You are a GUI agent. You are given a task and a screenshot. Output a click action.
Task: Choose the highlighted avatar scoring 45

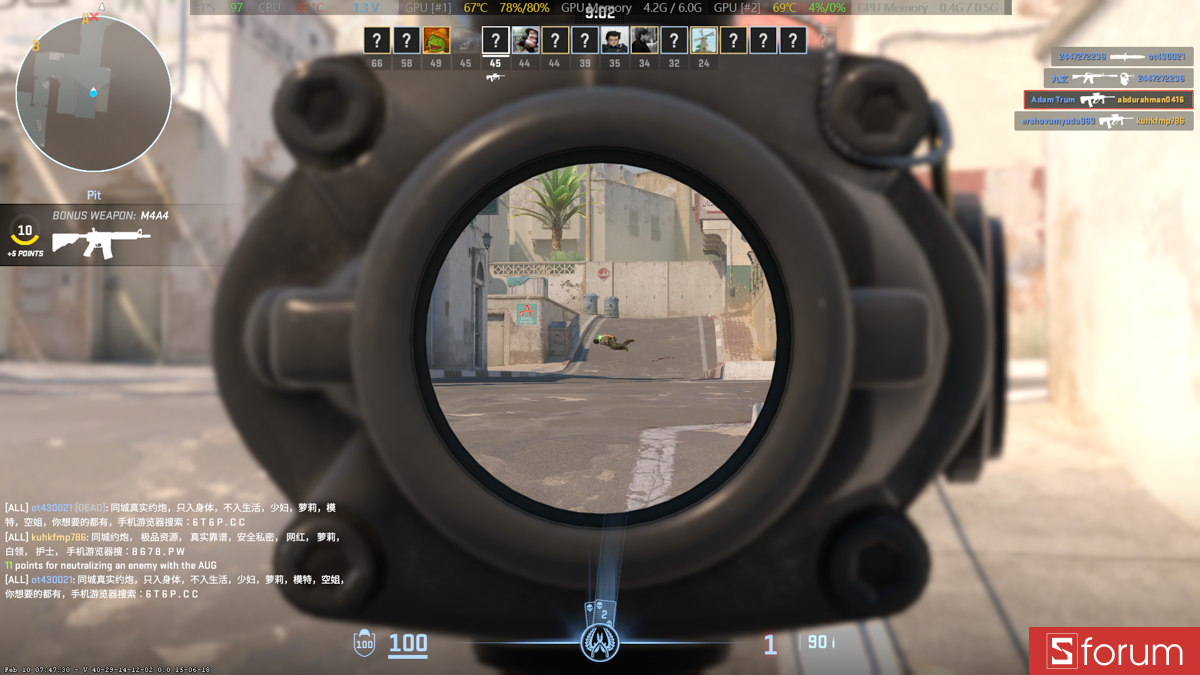tap(495, 40)
